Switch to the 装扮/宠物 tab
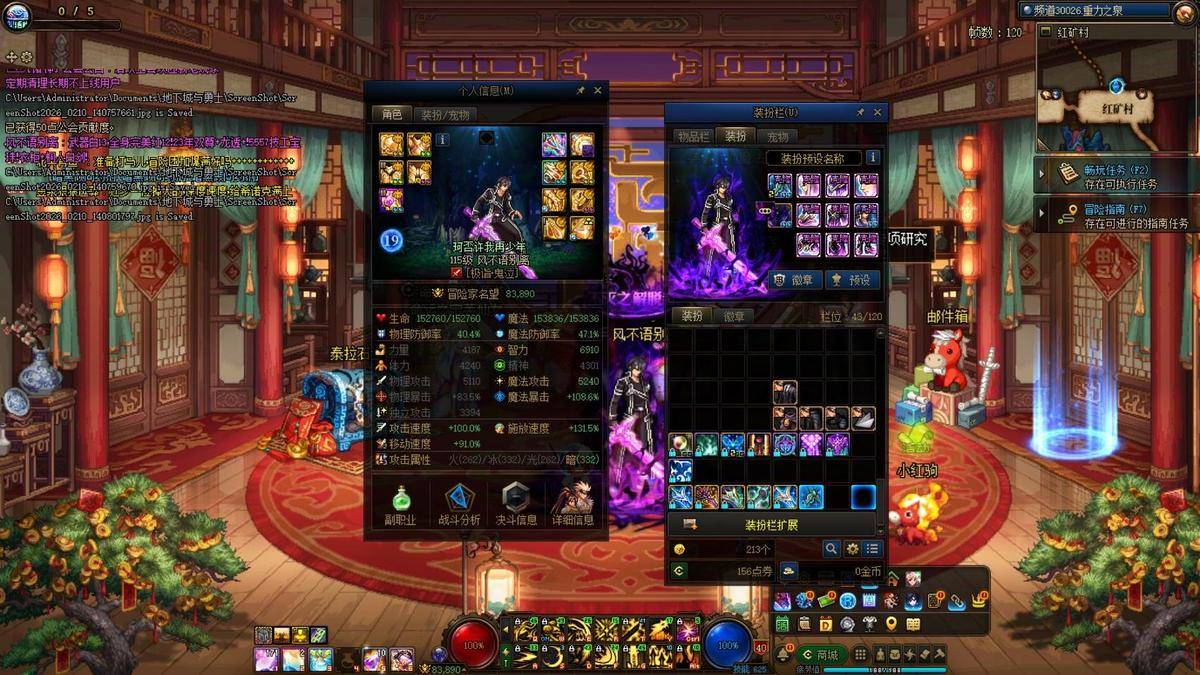Image resolution: width=1200 pixels, height=675 pixels. pos(444,114)
